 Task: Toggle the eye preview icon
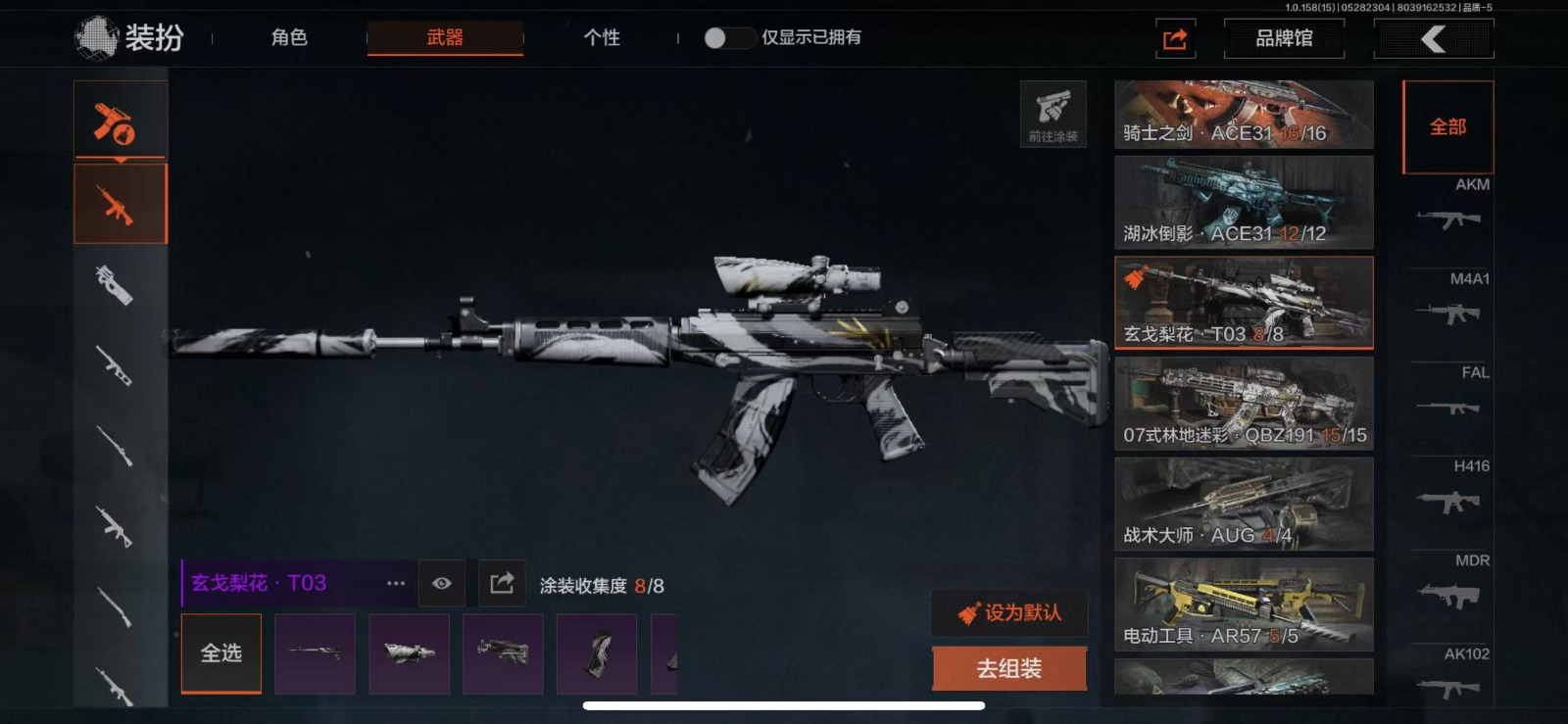pyautogui.click(x=442, y=584)
